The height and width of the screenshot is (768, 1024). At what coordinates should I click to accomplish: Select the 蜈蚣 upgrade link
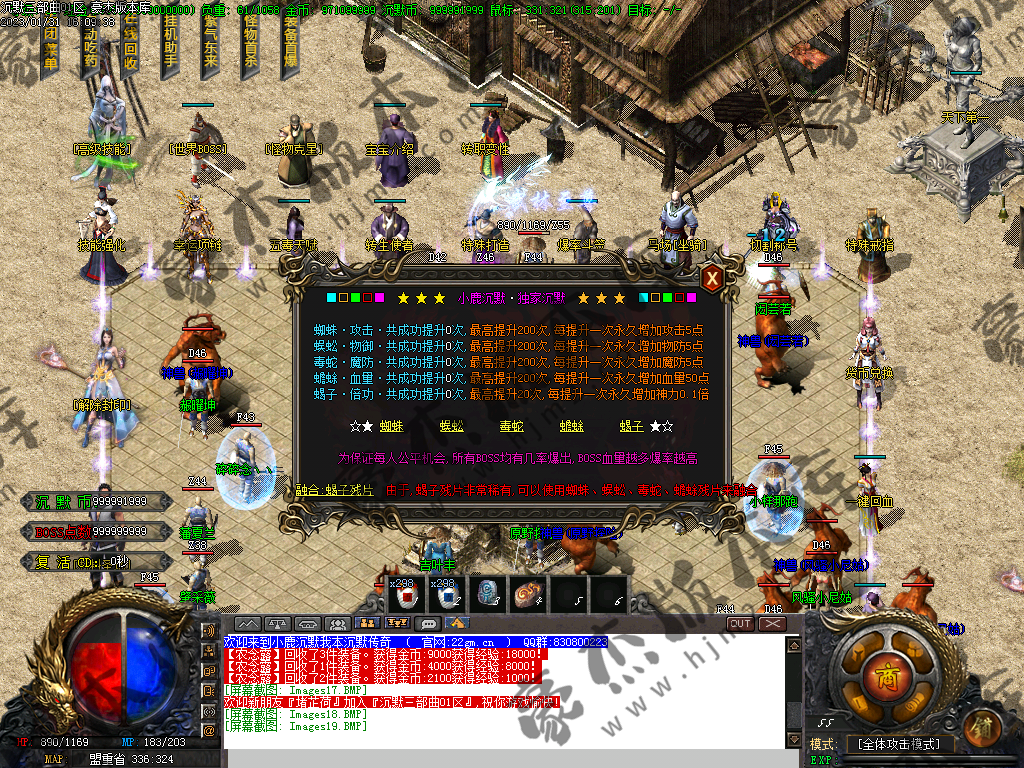pyautogui.click(x=452, y=426)
